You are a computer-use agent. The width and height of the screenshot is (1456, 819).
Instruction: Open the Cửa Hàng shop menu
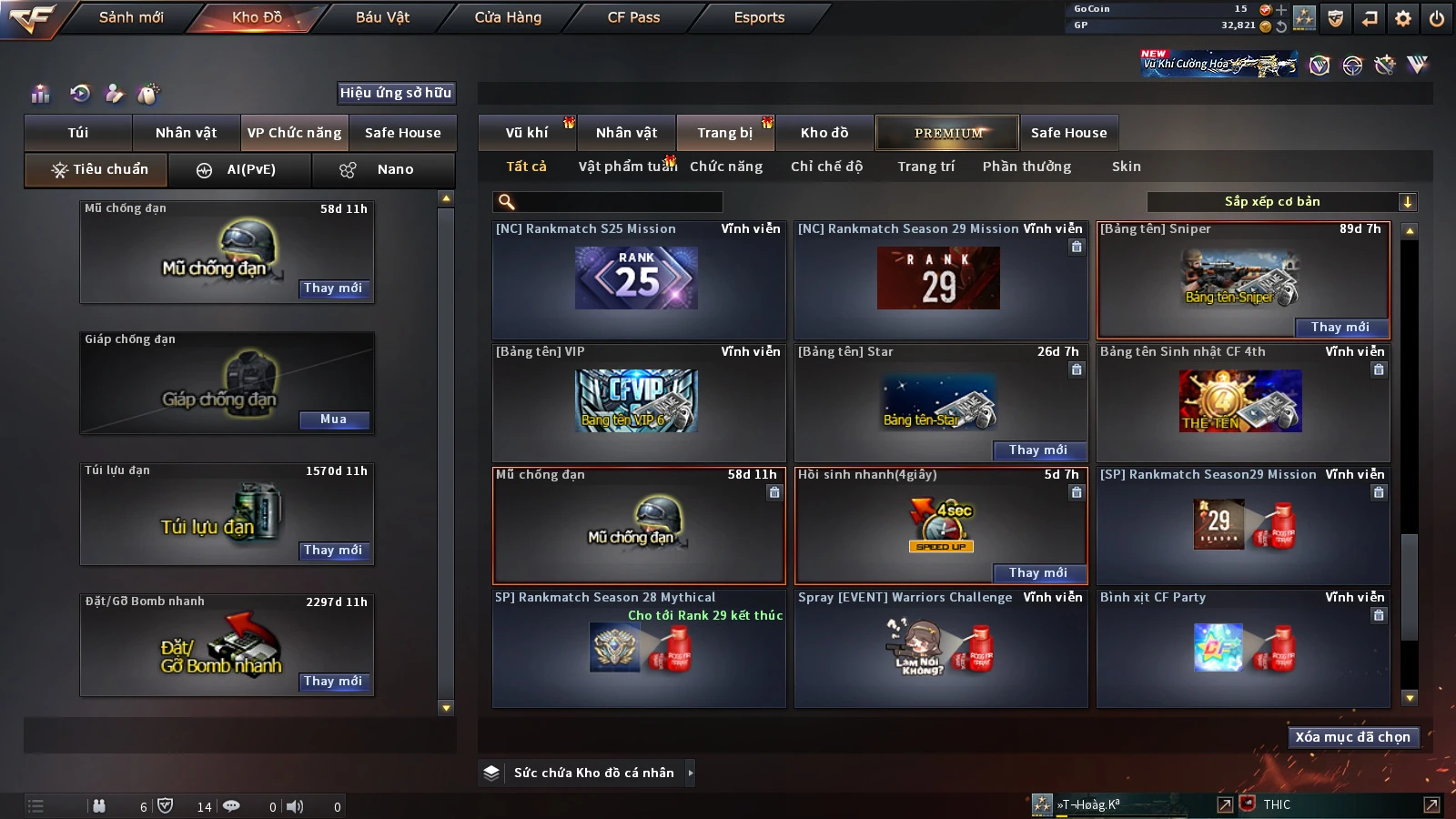tap(508, 17)
